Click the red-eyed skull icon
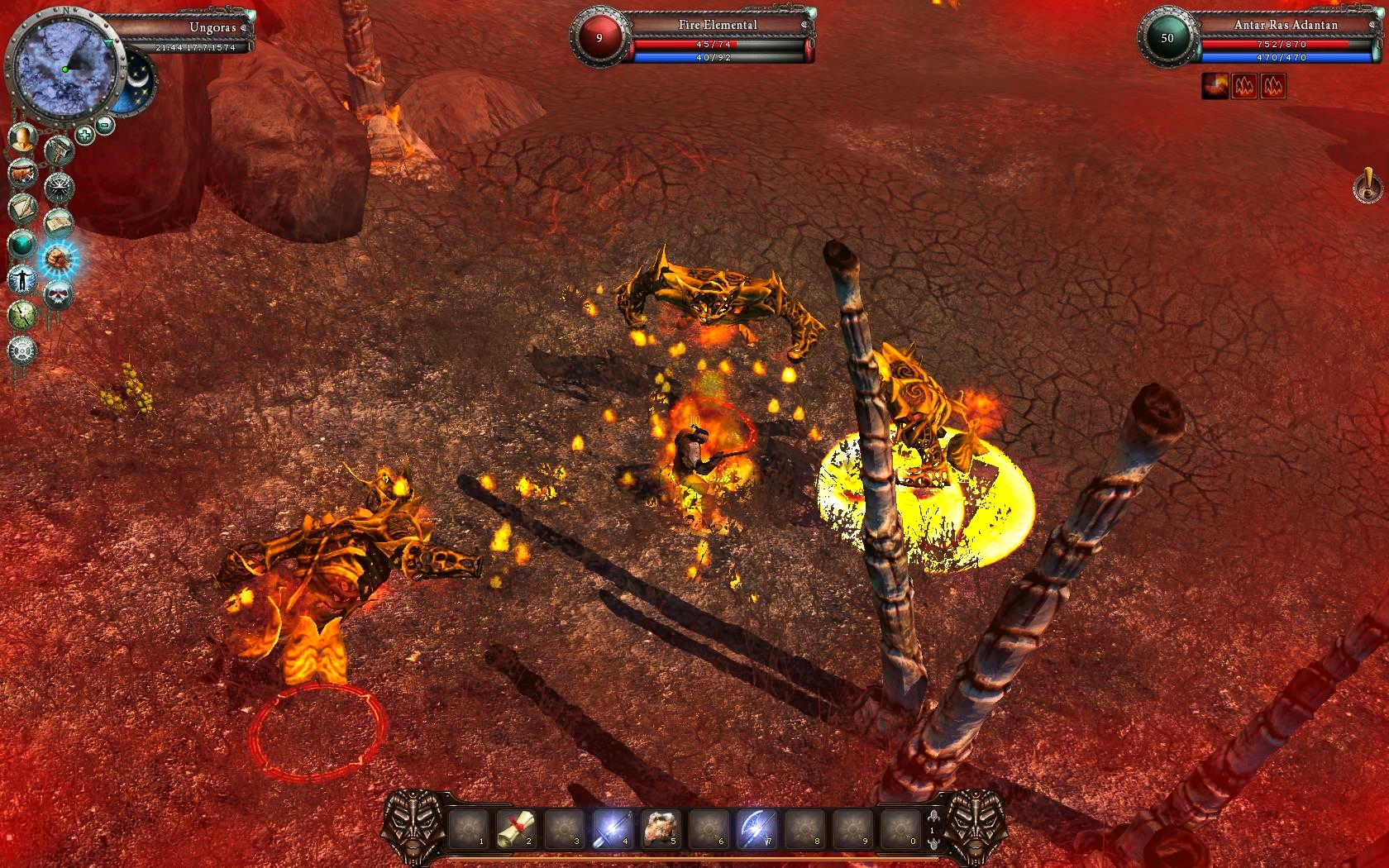1389x868 pixels. 59,295
